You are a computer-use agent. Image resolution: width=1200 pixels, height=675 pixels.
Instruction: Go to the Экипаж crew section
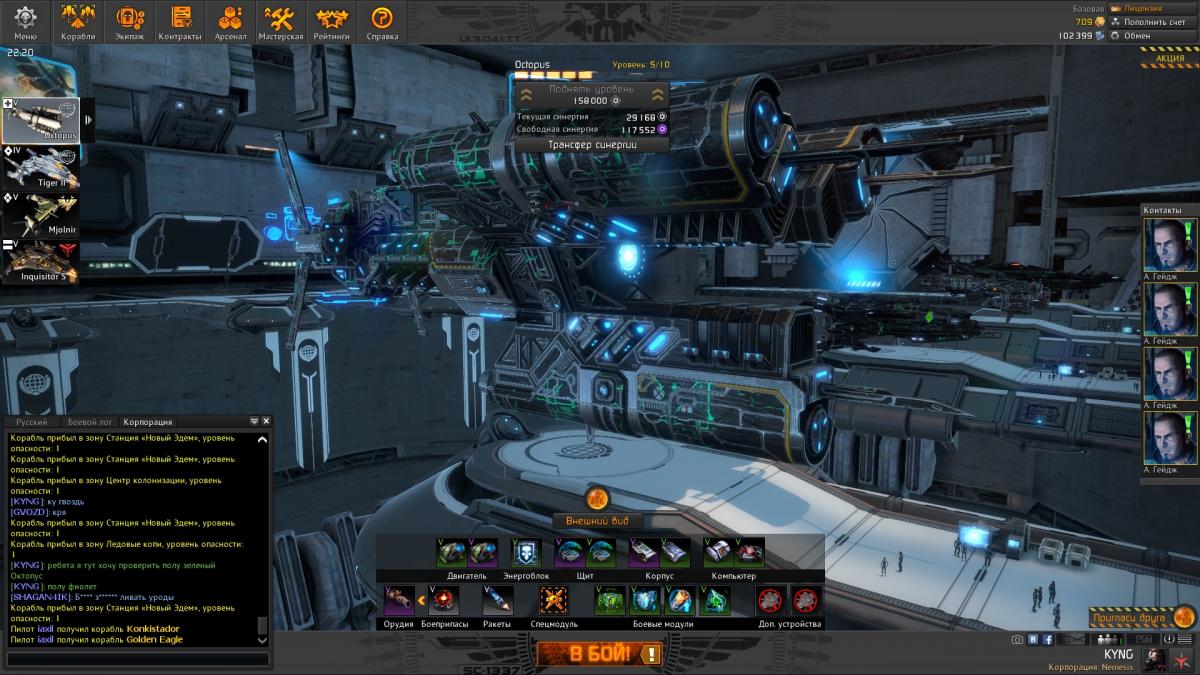click(129, 22)
